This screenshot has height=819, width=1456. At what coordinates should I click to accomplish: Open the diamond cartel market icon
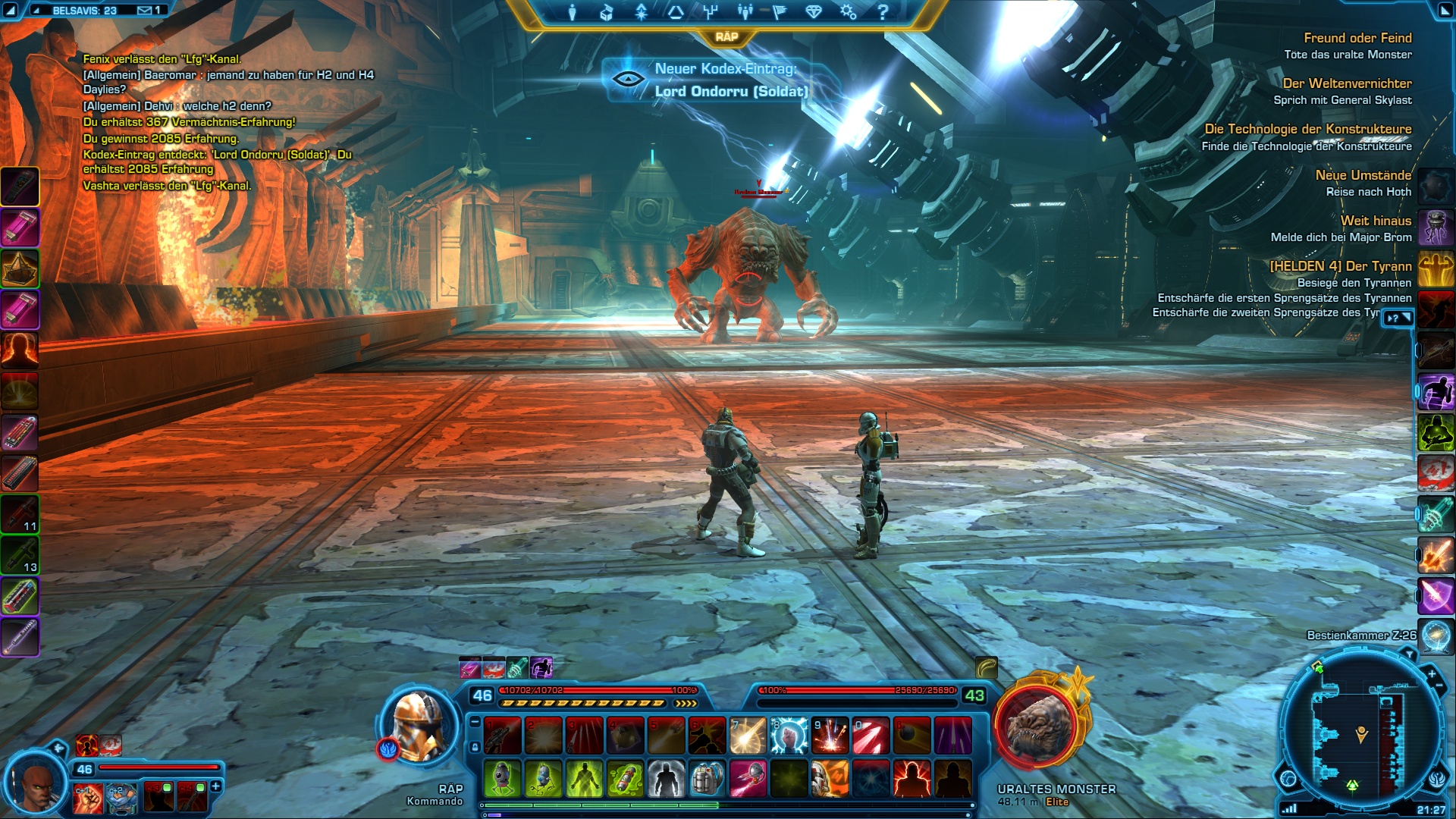pos(814,12)
